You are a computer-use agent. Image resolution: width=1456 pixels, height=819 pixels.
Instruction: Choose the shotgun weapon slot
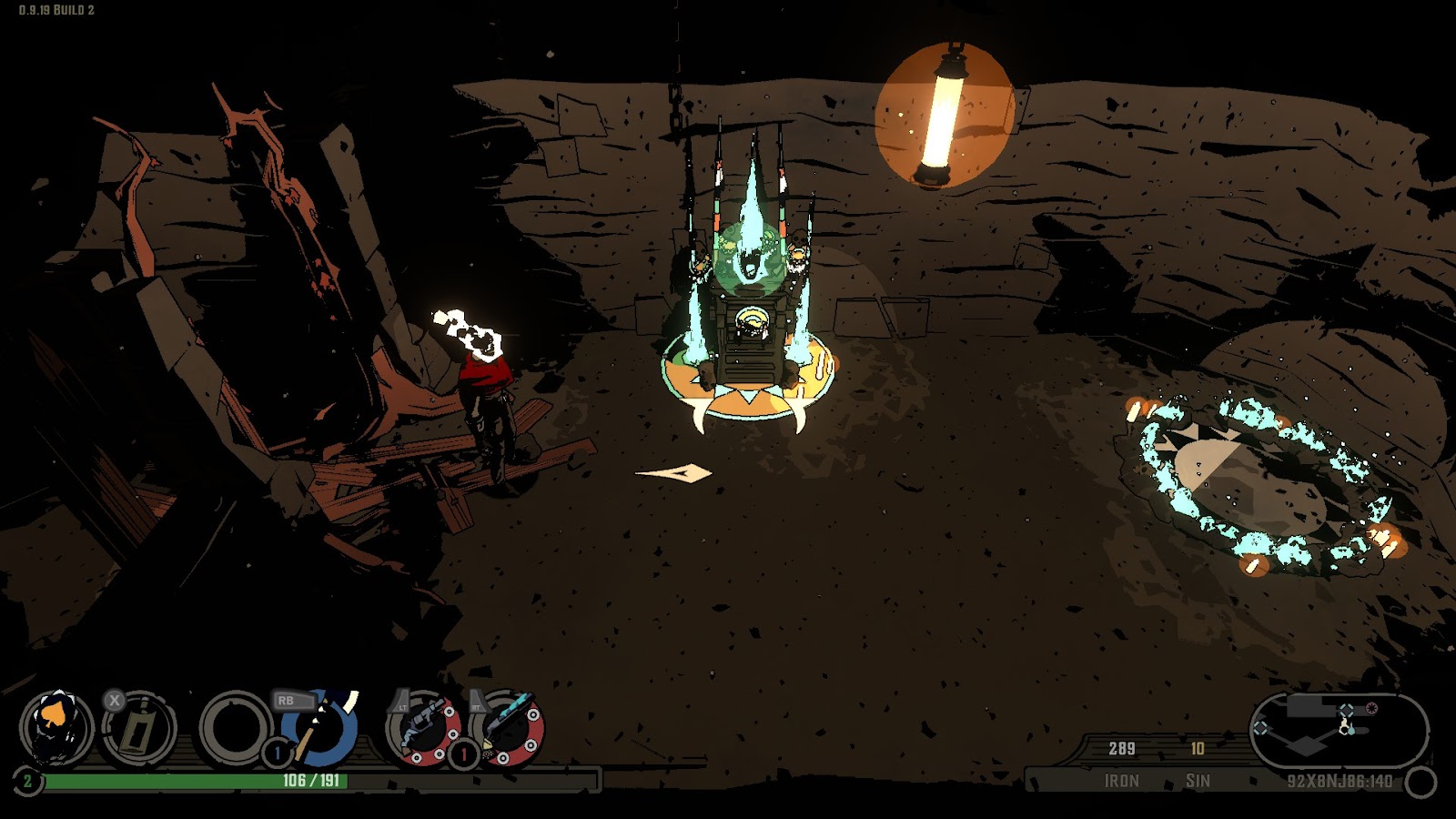tap(507, 730)
